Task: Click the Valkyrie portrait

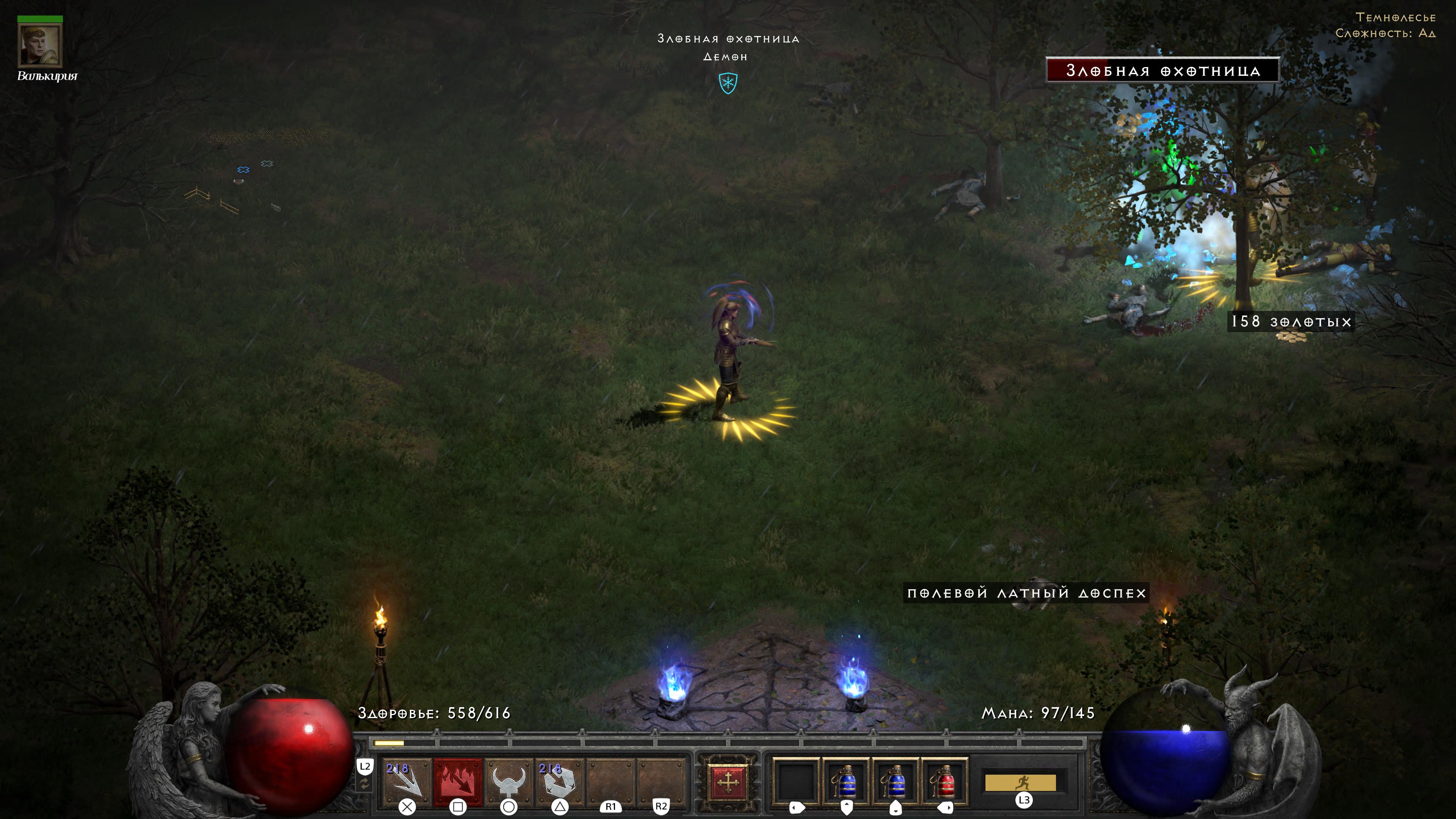Action: (x=40, y=46)
